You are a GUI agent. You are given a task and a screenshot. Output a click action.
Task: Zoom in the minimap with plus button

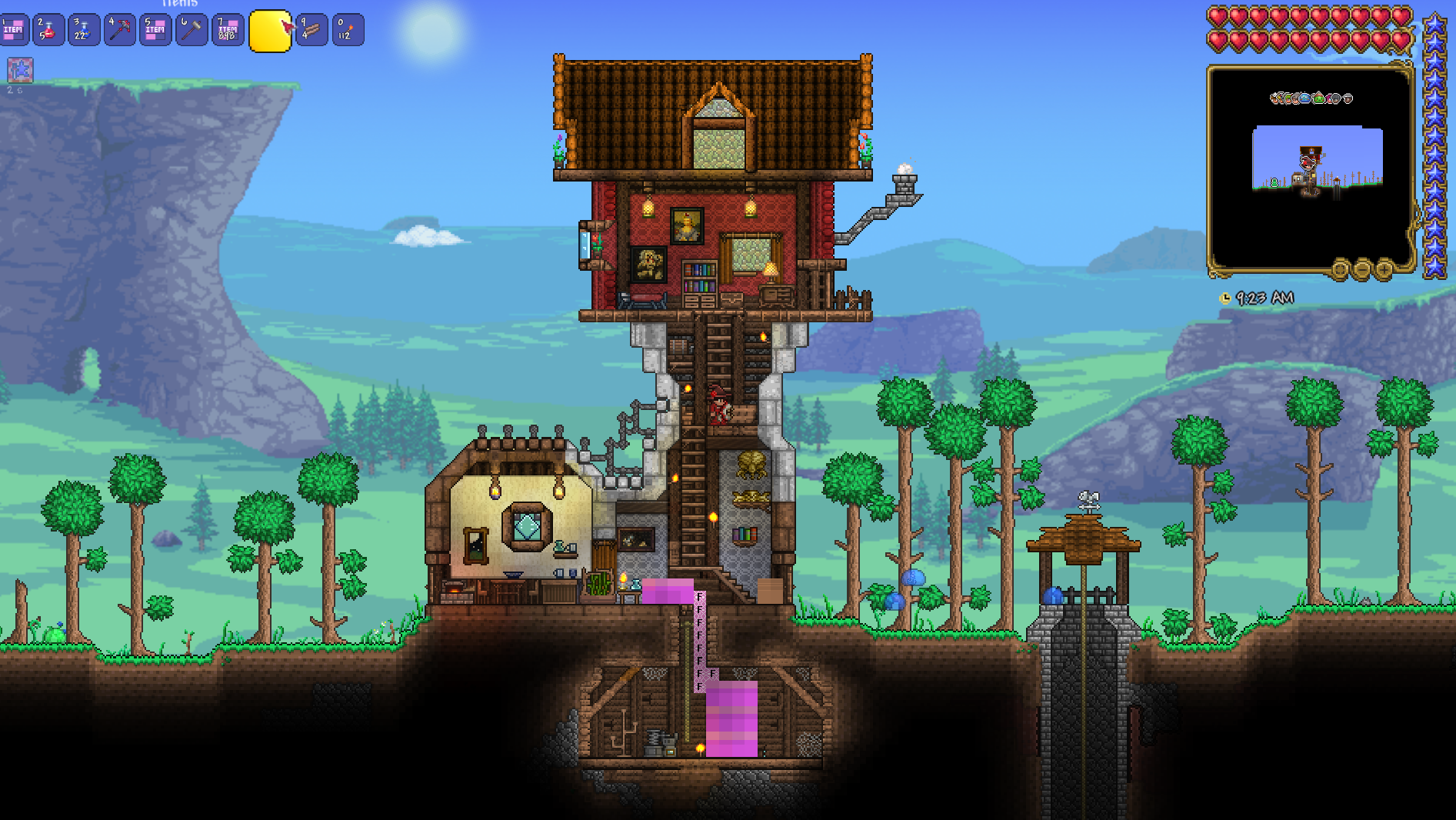click(1384, 269)
